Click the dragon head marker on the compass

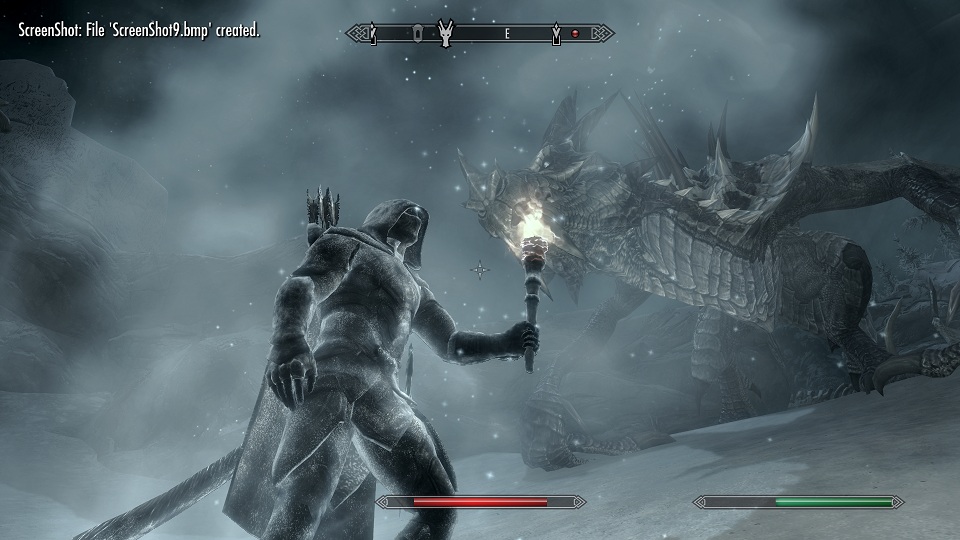point(445,34)
